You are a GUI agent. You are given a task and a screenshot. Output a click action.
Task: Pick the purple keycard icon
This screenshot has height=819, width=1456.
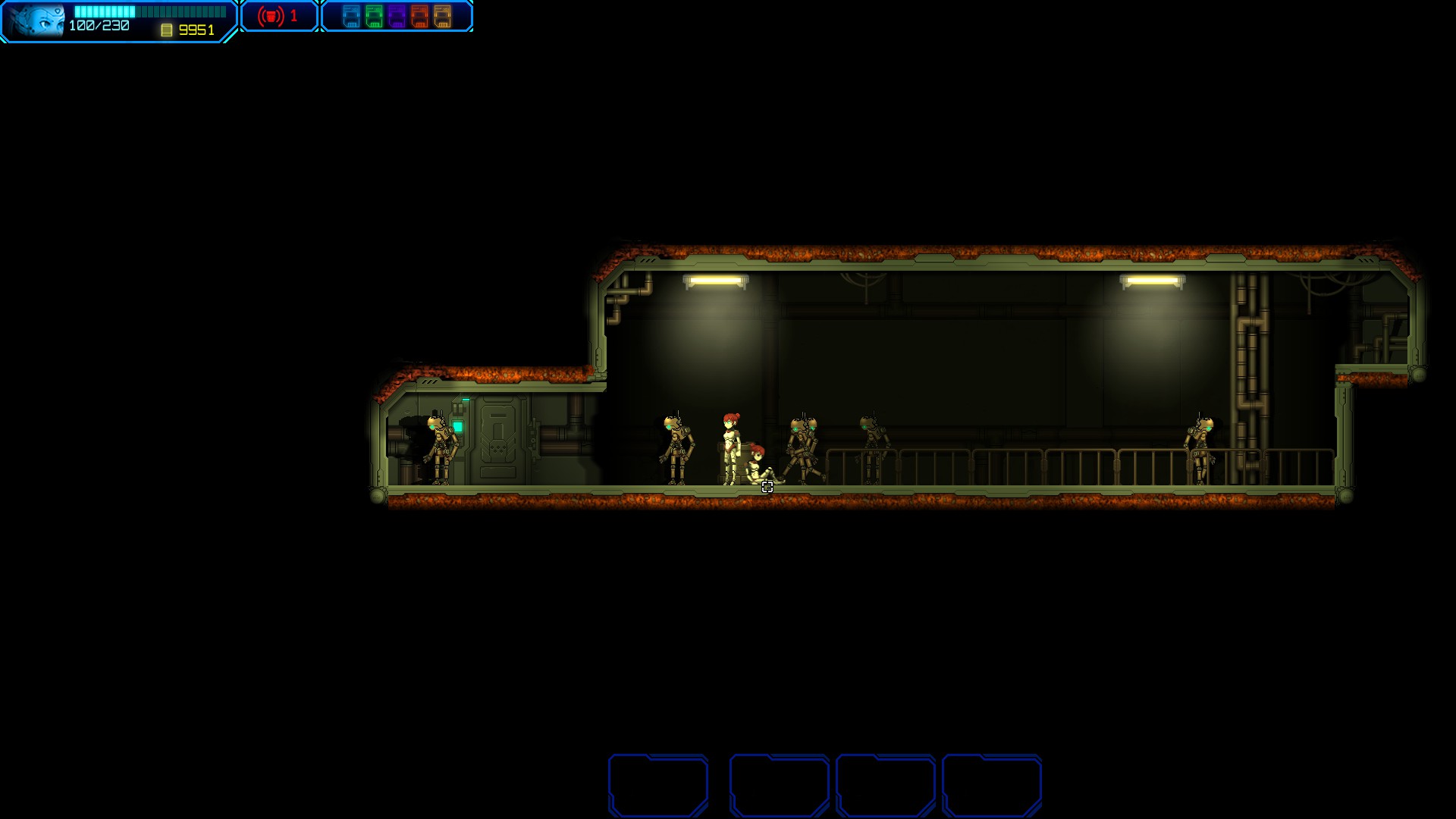397,16
